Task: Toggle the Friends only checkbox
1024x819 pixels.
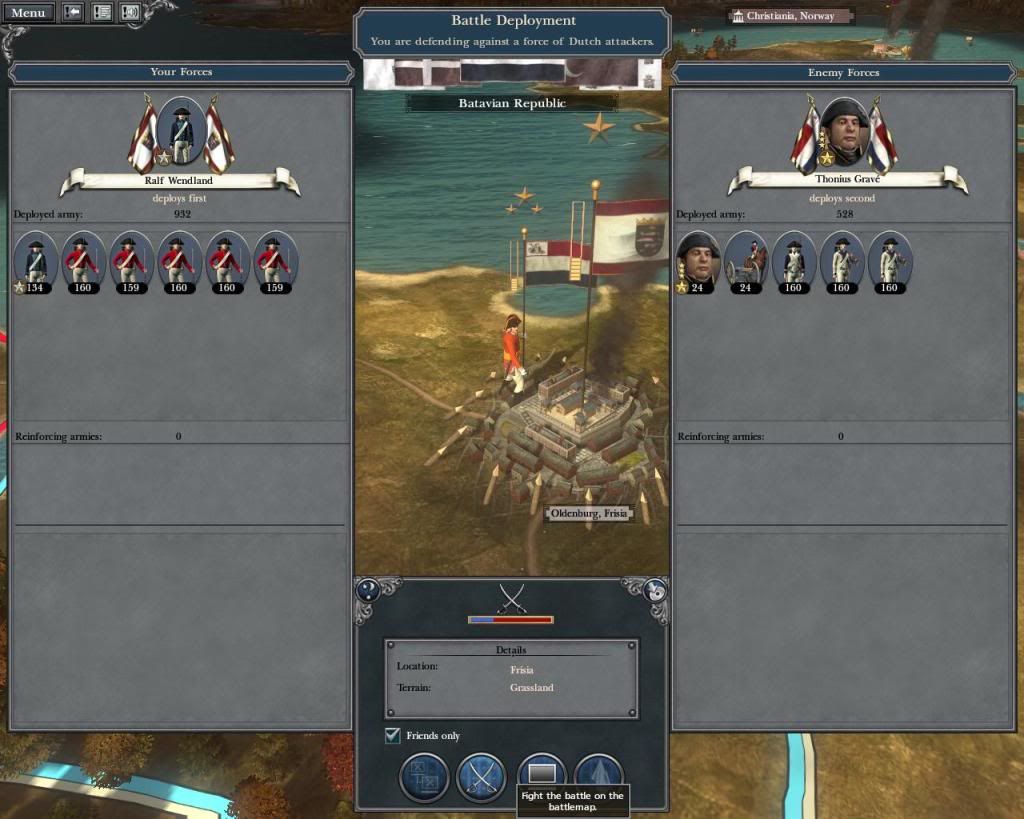Action: tap(393, 736)
